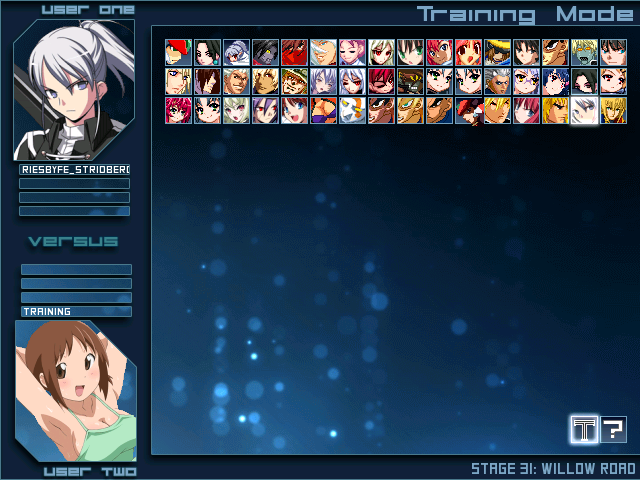Pick the blue-hatted character portrait
The image size is (640, 480).
click(497, 52)
